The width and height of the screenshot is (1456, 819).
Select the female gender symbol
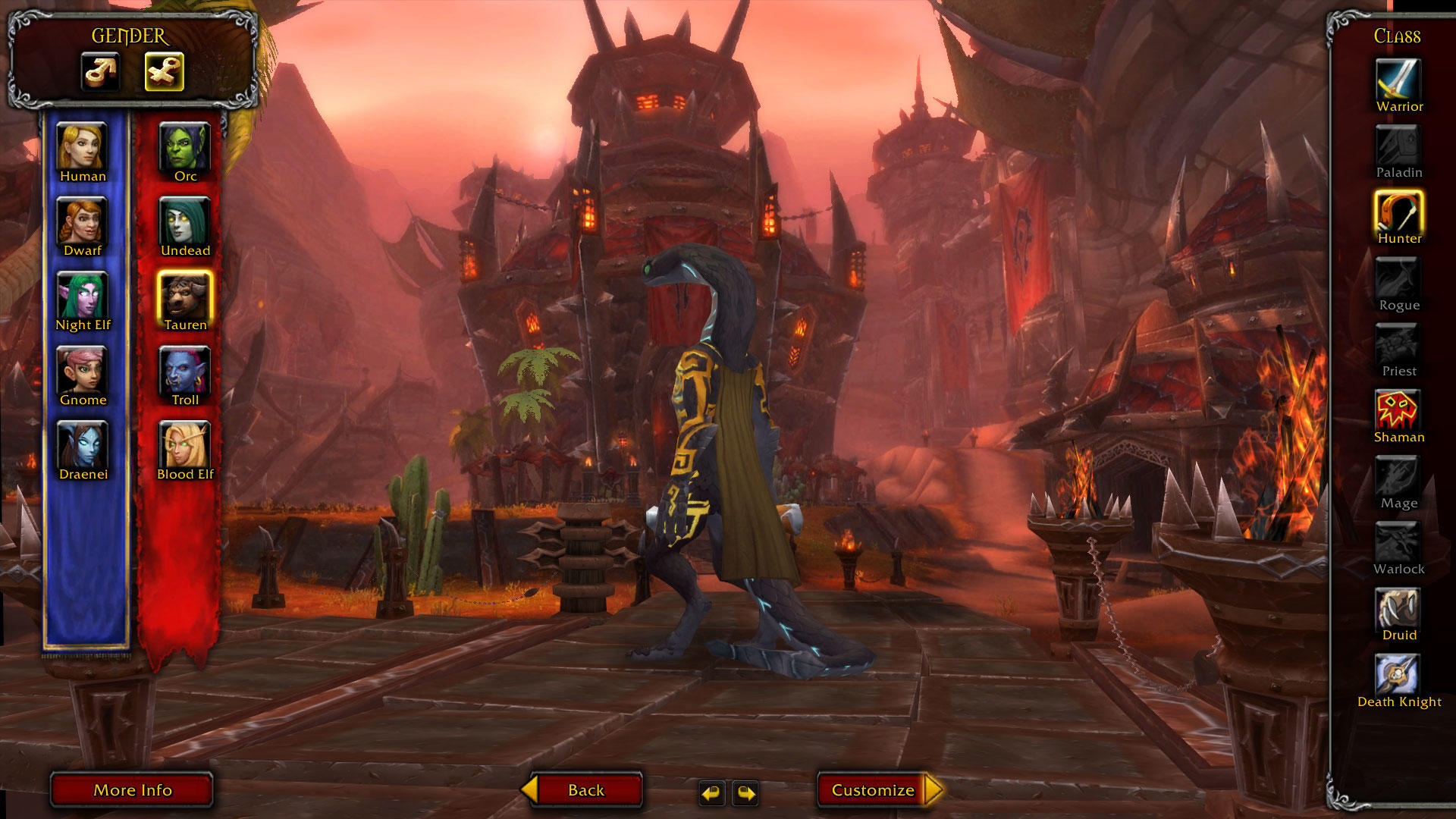[164, 71]
